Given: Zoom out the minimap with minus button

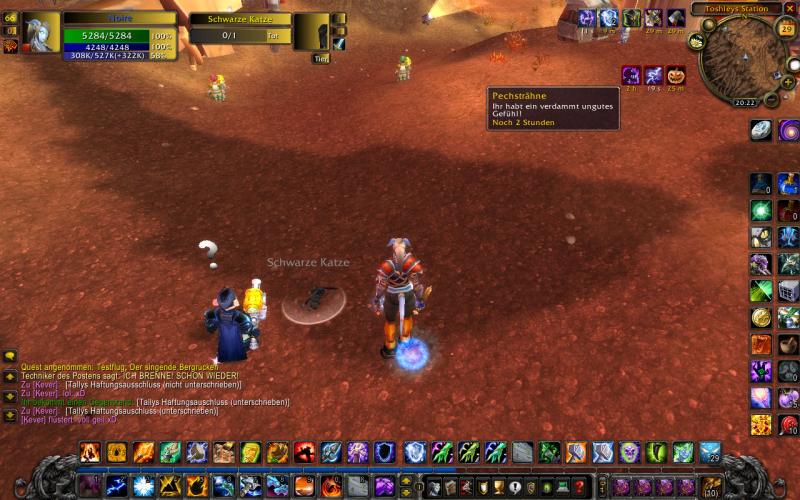Looking at the screenshot, I should click(772, 100).
